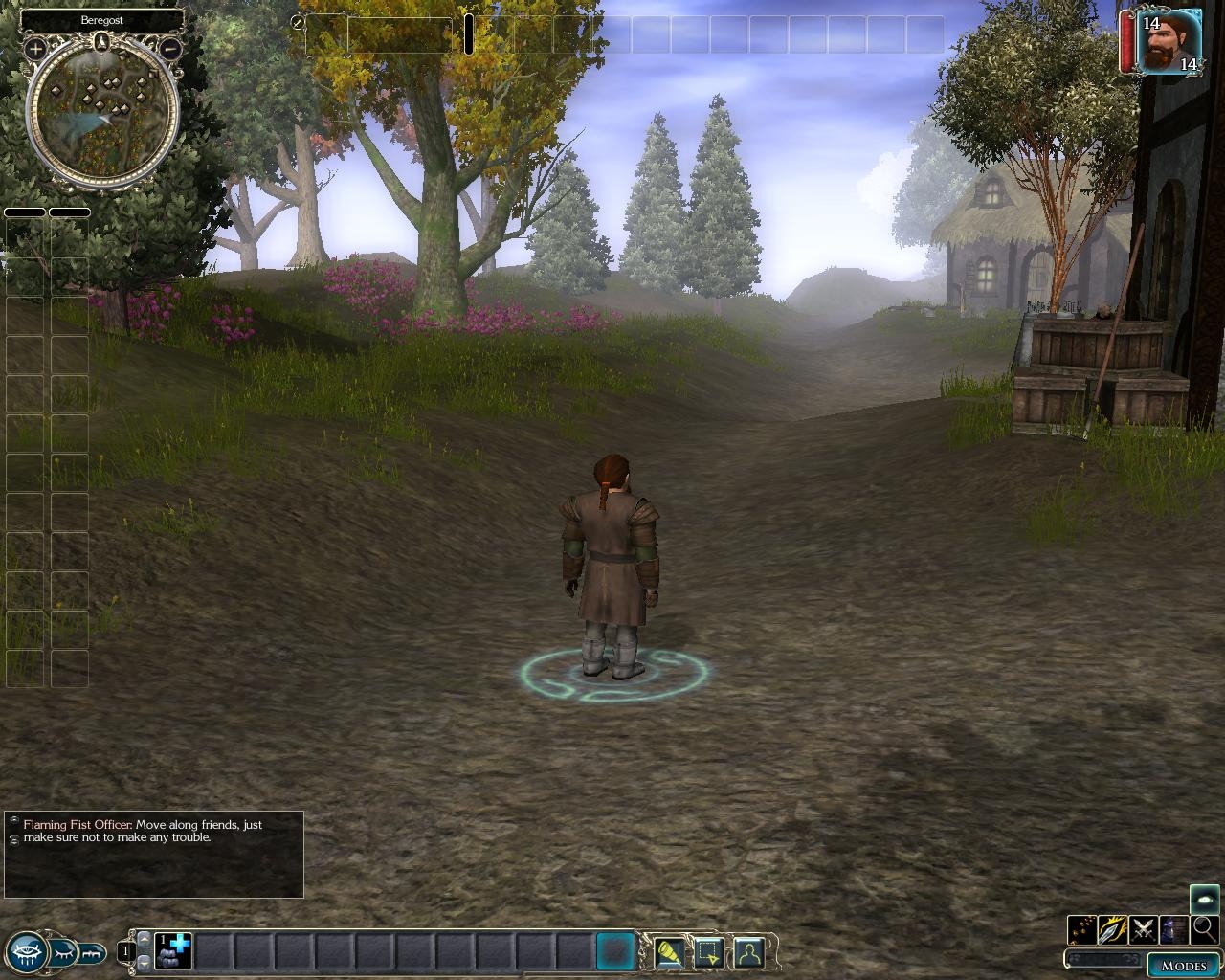The height and width of the screenshot is (980, 1225).
Task: Zoom out the minimap with minus button
Action: (x=169, y=47)
